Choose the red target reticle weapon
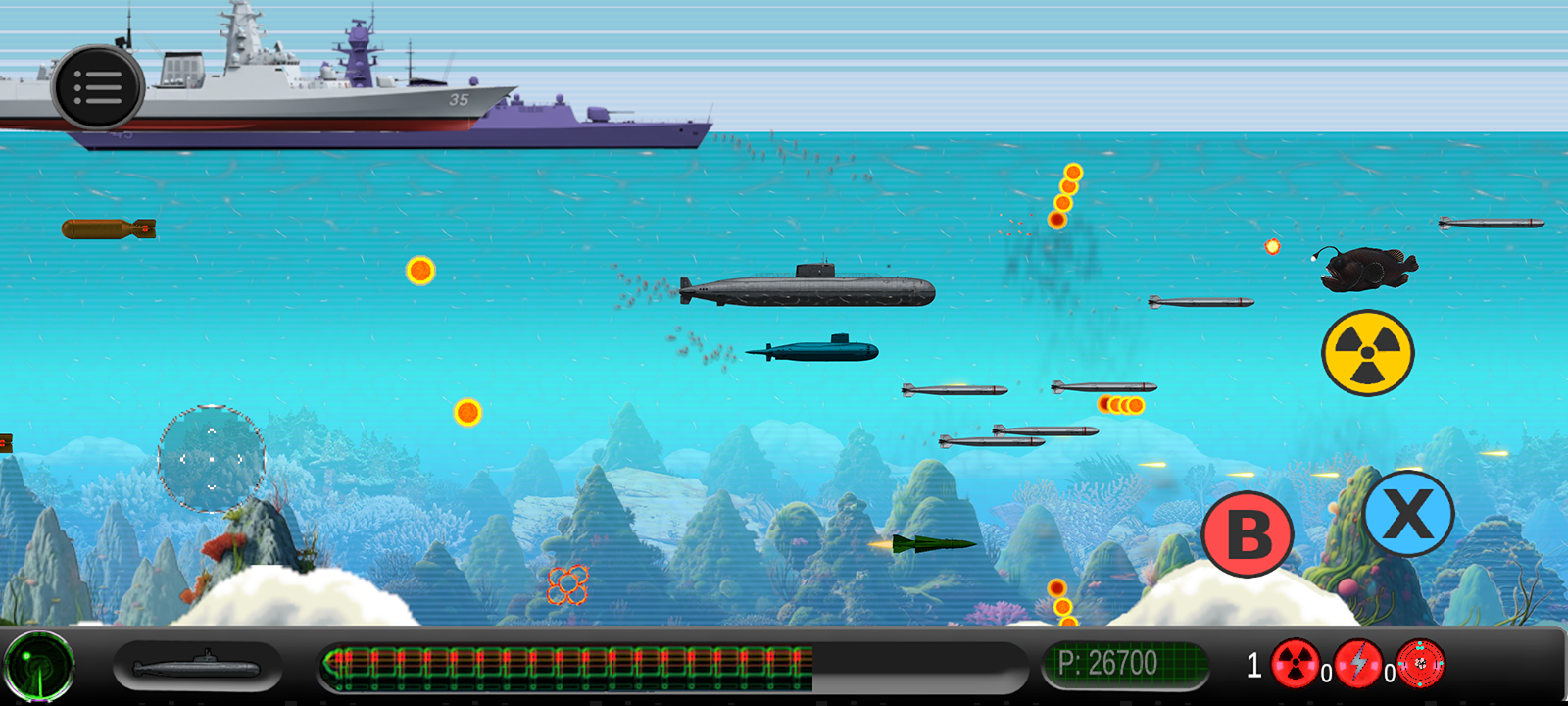The height and width of the screenshot is (706, 1568). 1421,664
